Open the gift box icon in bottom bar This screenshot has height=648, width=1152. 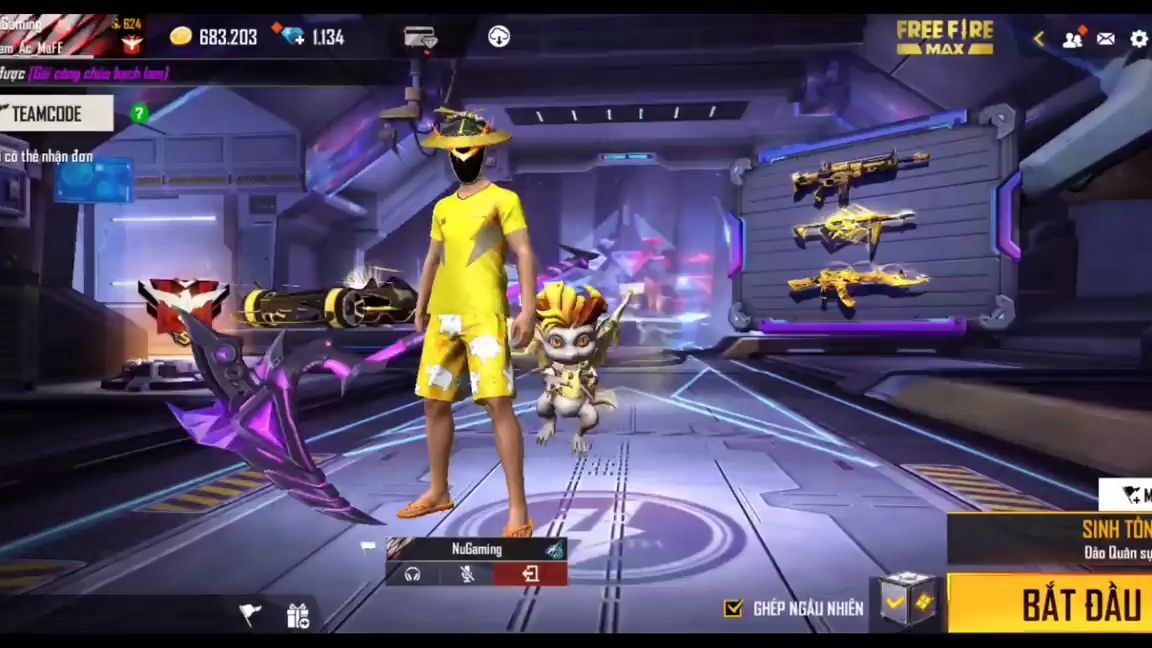point(298,615)
